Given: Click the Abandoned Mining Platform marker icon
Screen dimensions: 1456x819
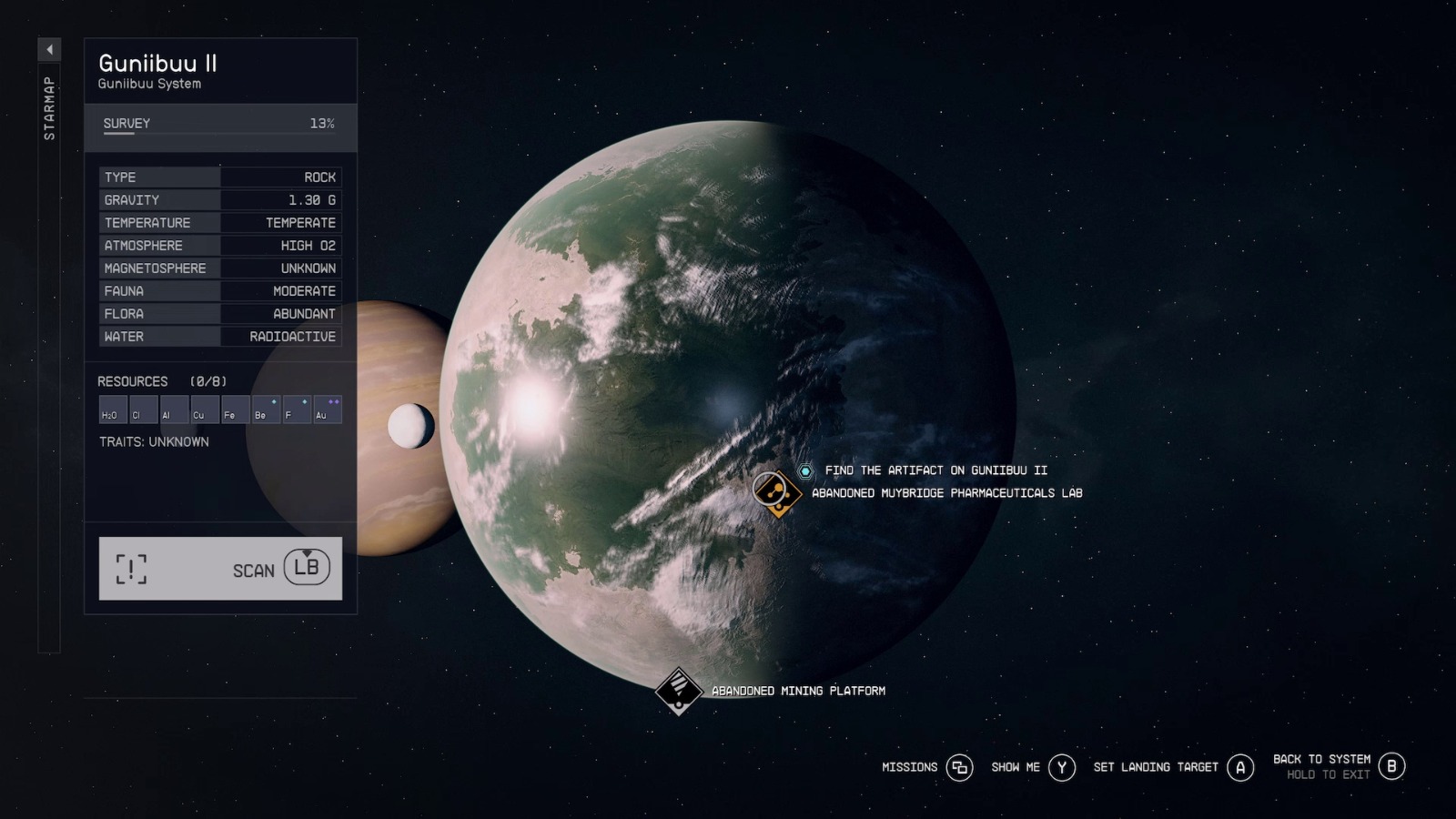Looking at the screenshot, I should click(x=677, y=690).
